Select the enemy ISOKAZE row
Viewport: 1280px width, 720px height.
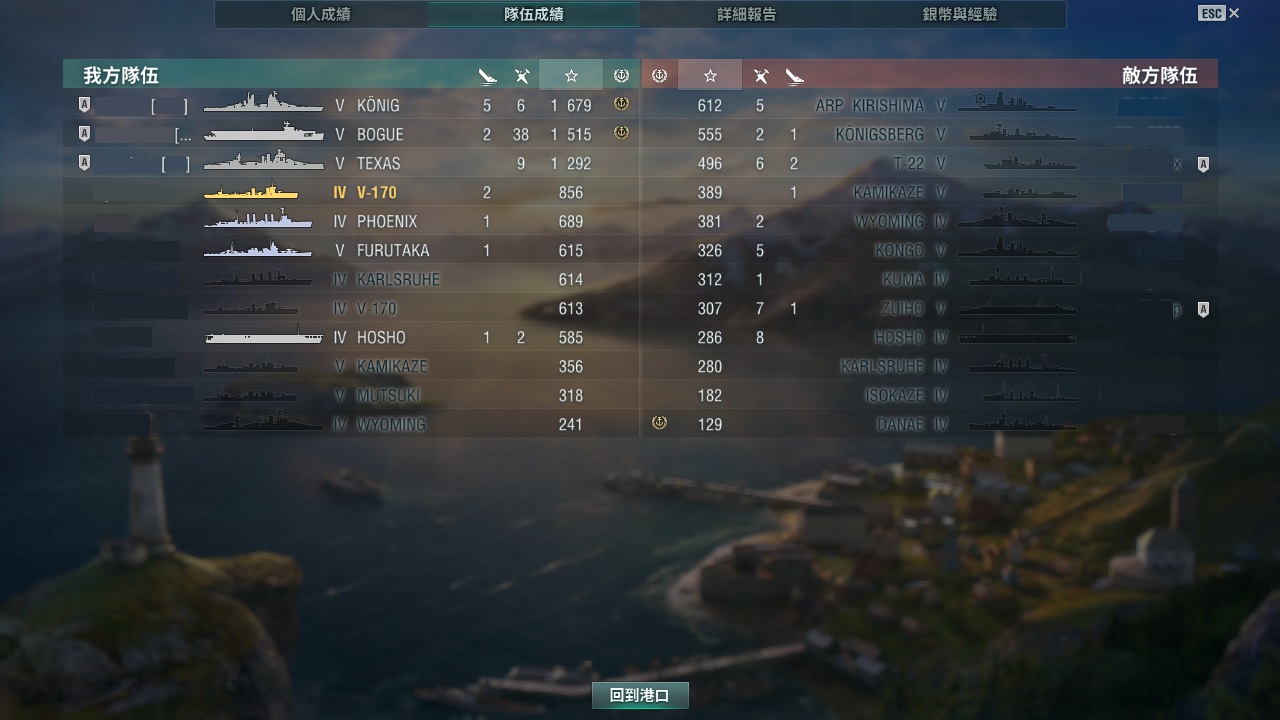928,395
